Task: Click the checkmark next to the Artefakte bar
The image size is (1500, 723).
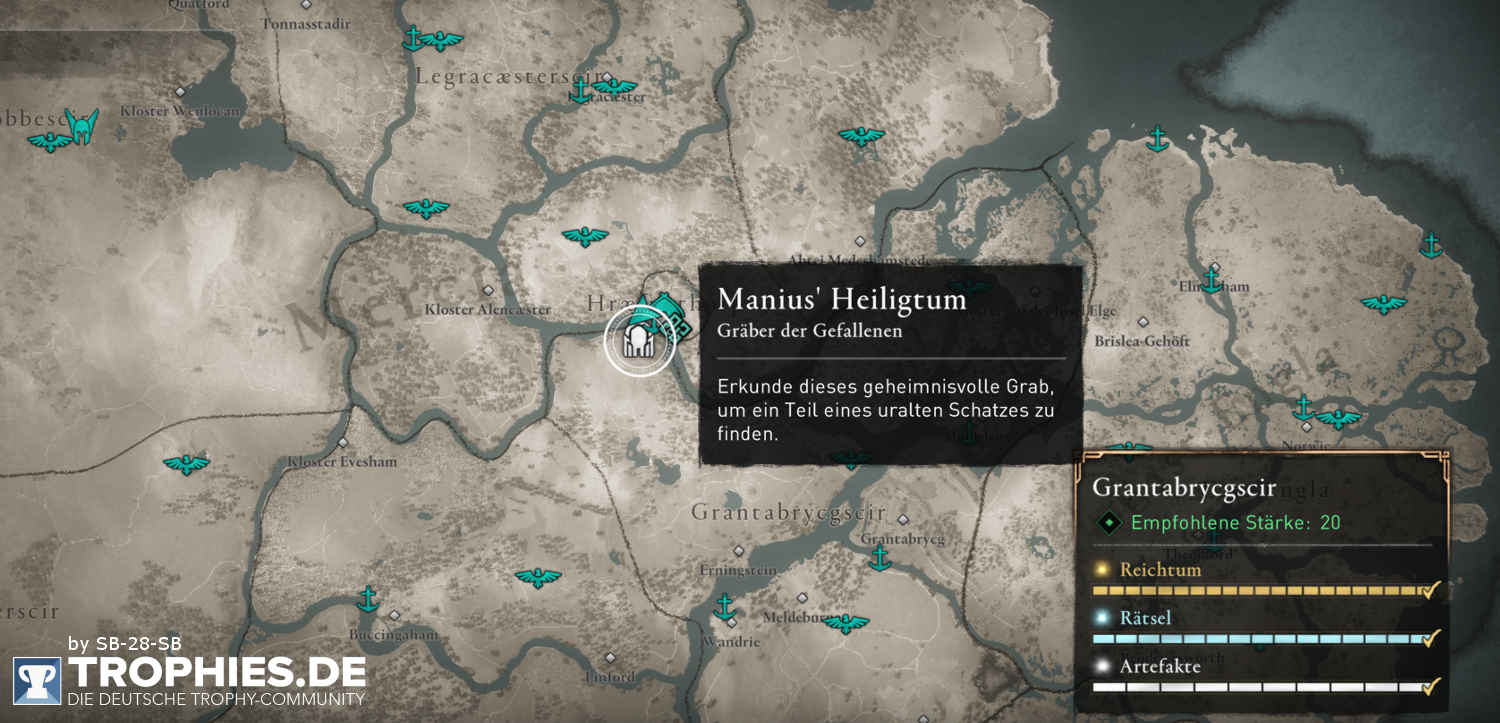Action: [1432, 688]
